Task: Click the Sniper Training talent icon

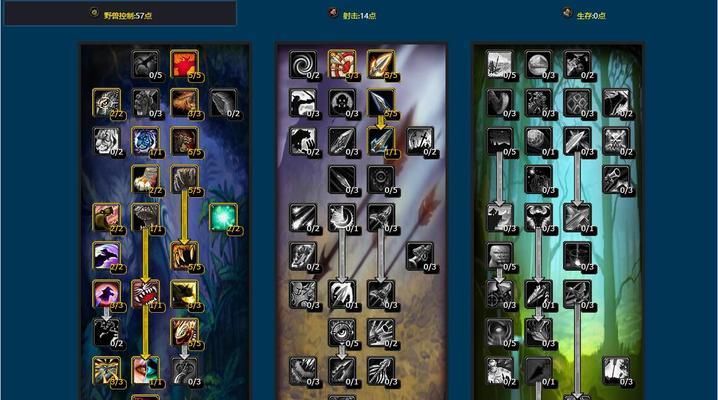Action: [x=615, y=370]
